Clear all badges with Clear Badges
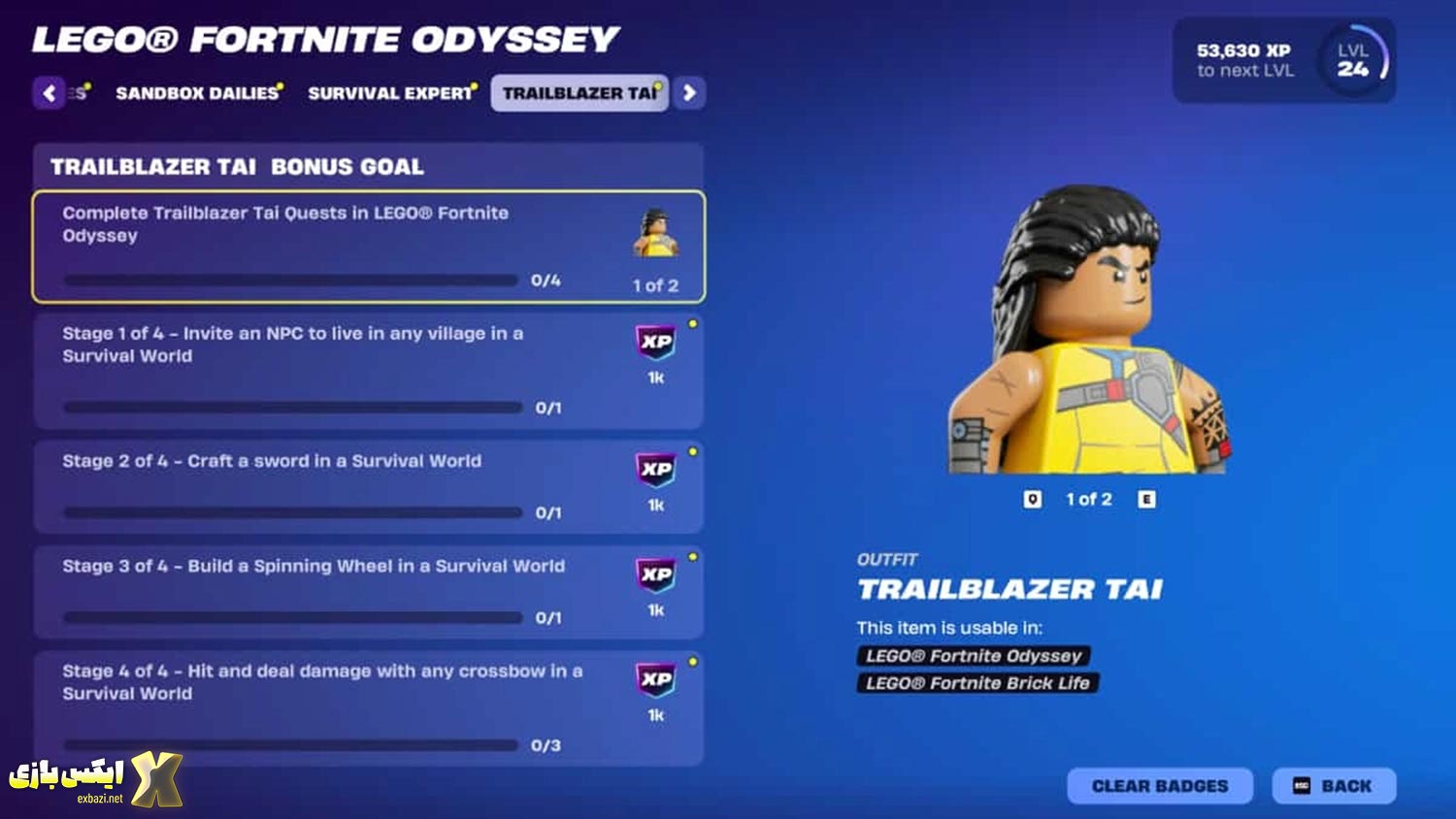The height and width of the screenshot is (819, 1456). [1160, 786]
